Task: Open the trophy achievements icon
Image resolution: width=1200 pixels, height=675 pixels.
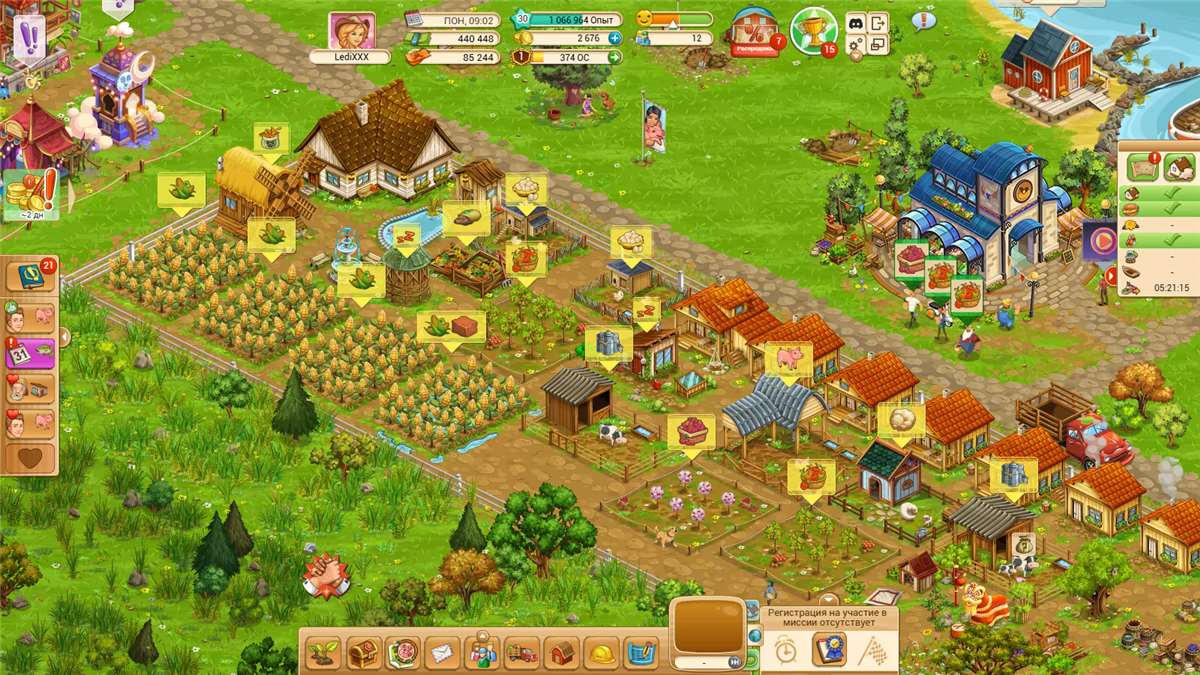Action: pos(811,30)
